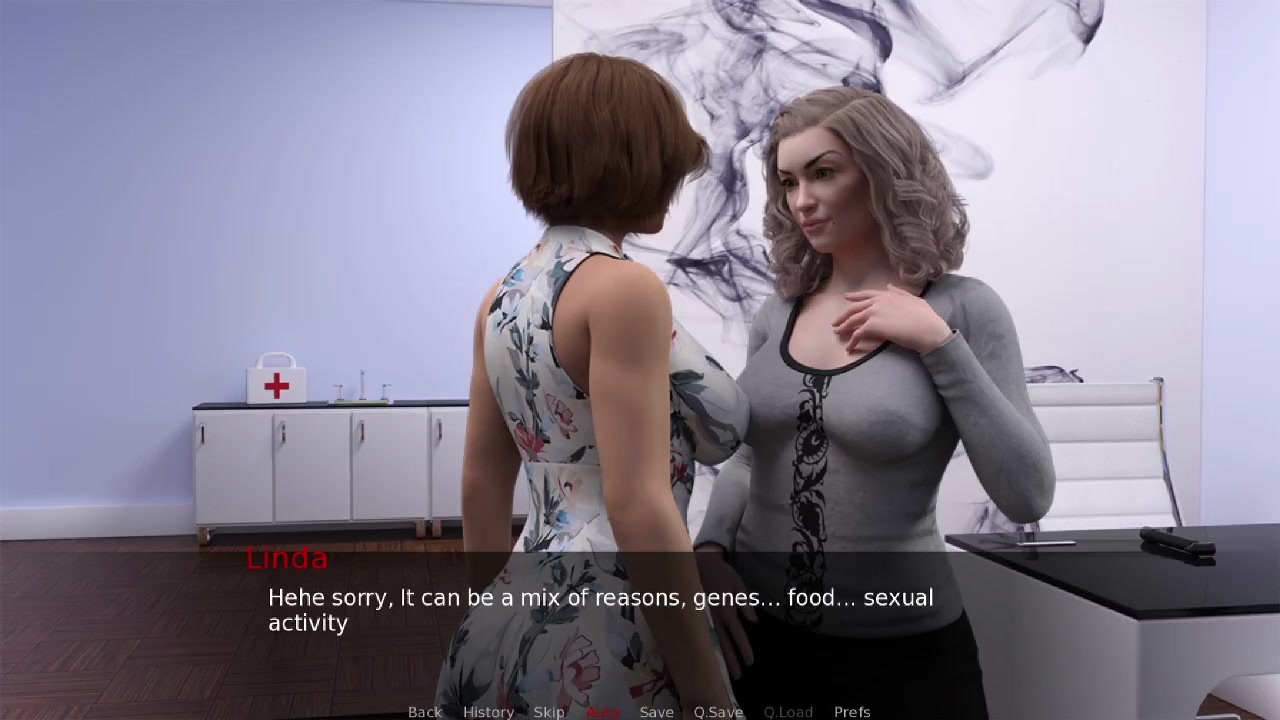Activate the Skip button

(549, 712)
